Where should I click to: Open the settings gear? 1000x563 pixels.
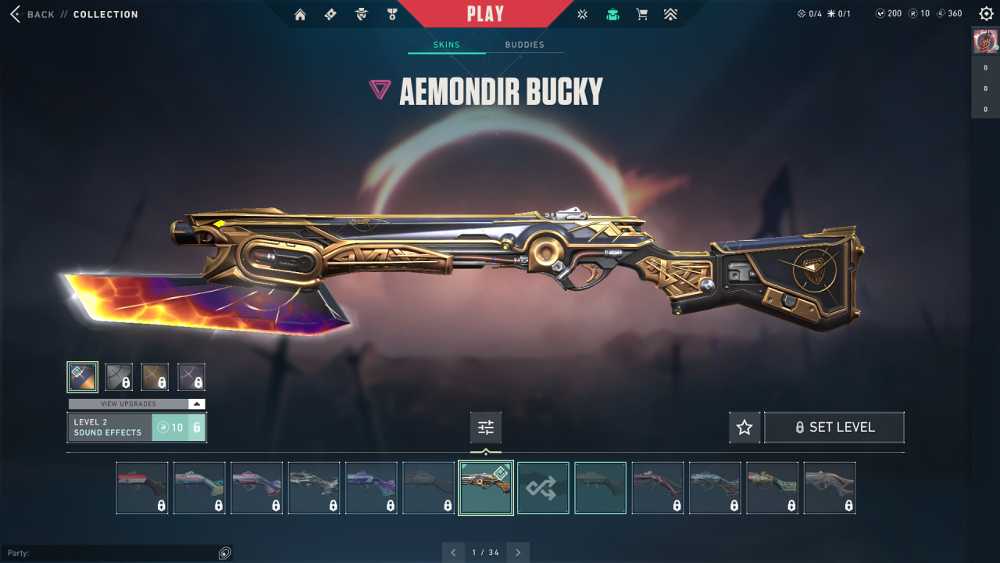(x=986, y=14)
